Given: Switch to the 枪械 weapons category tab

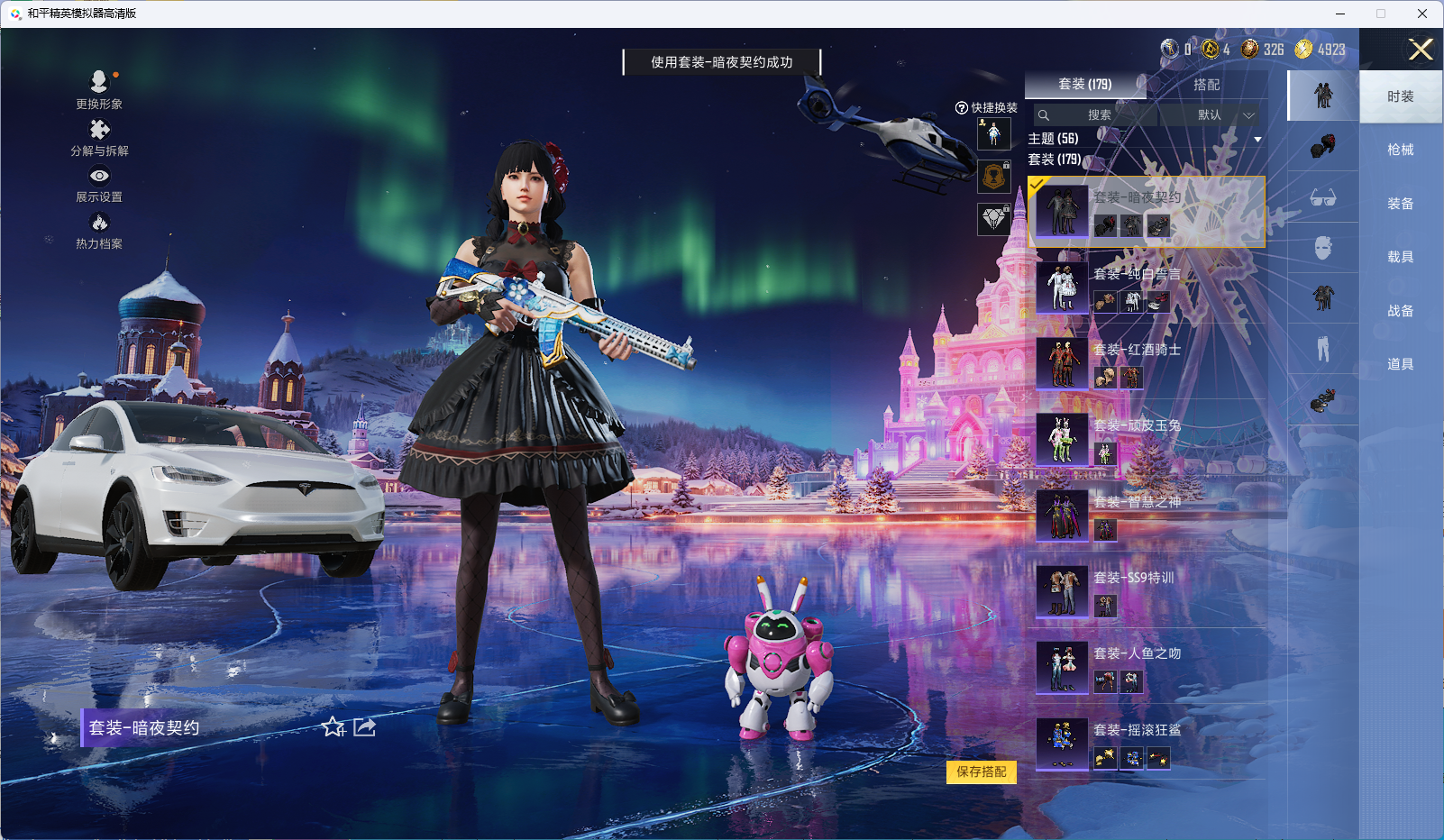Looking at the screenshot, I should [1401, 149].
